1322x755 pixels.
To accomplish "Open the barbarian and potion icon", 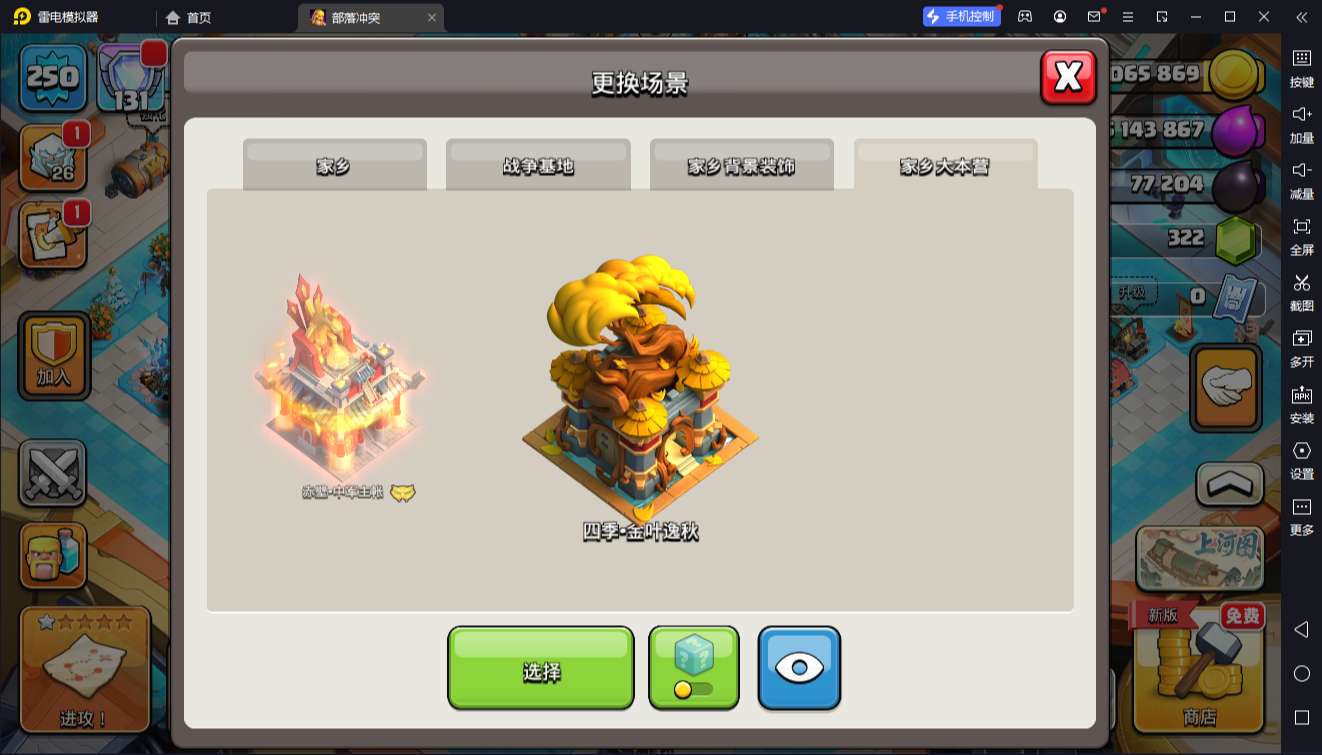I will pyautogui.click(x=52, y=556).
